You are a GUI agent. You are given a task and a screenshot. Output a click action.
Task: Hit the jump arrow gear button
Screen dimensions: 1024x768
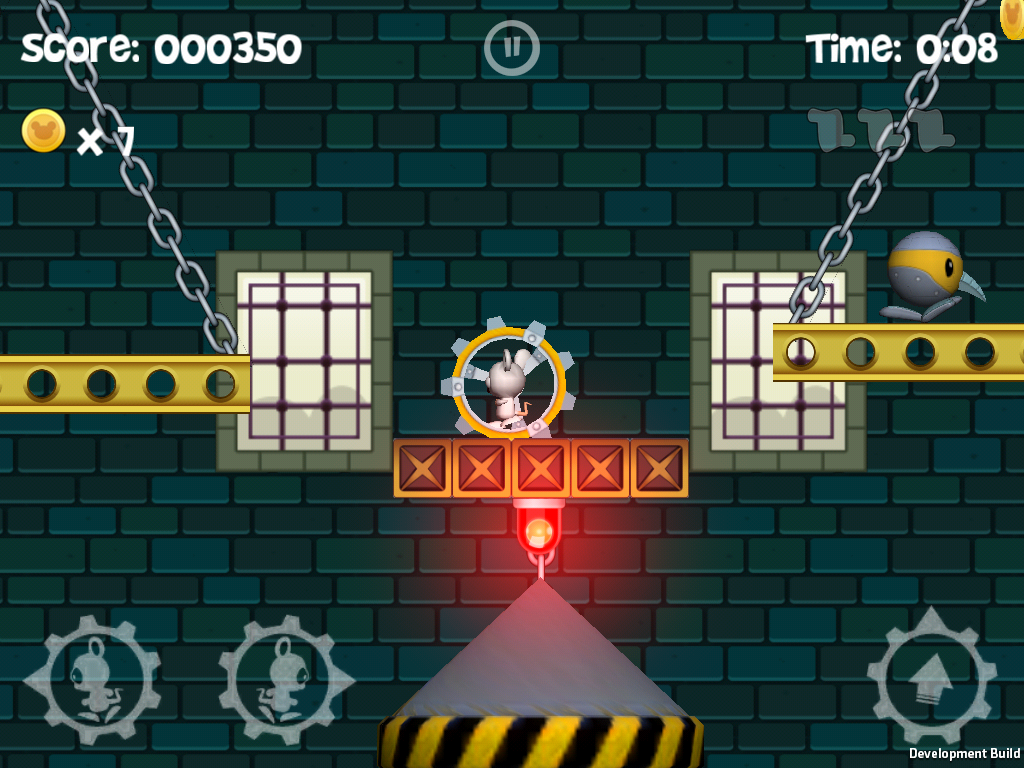pyautogui.click(x=931, y=676)
